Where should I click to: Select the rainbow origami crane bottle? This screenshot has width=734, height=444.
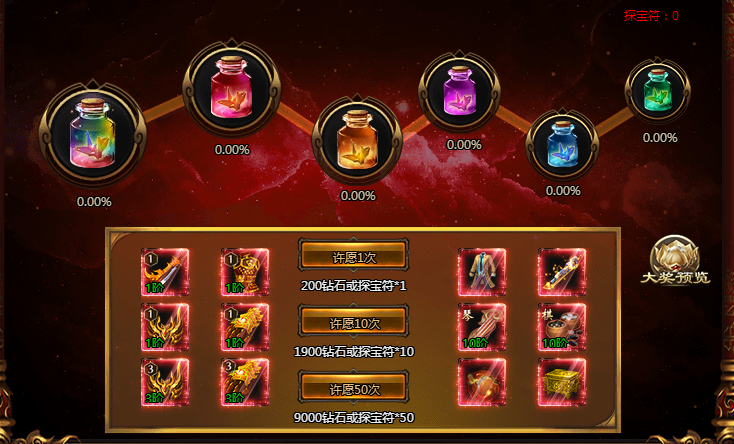click(92, 135)
